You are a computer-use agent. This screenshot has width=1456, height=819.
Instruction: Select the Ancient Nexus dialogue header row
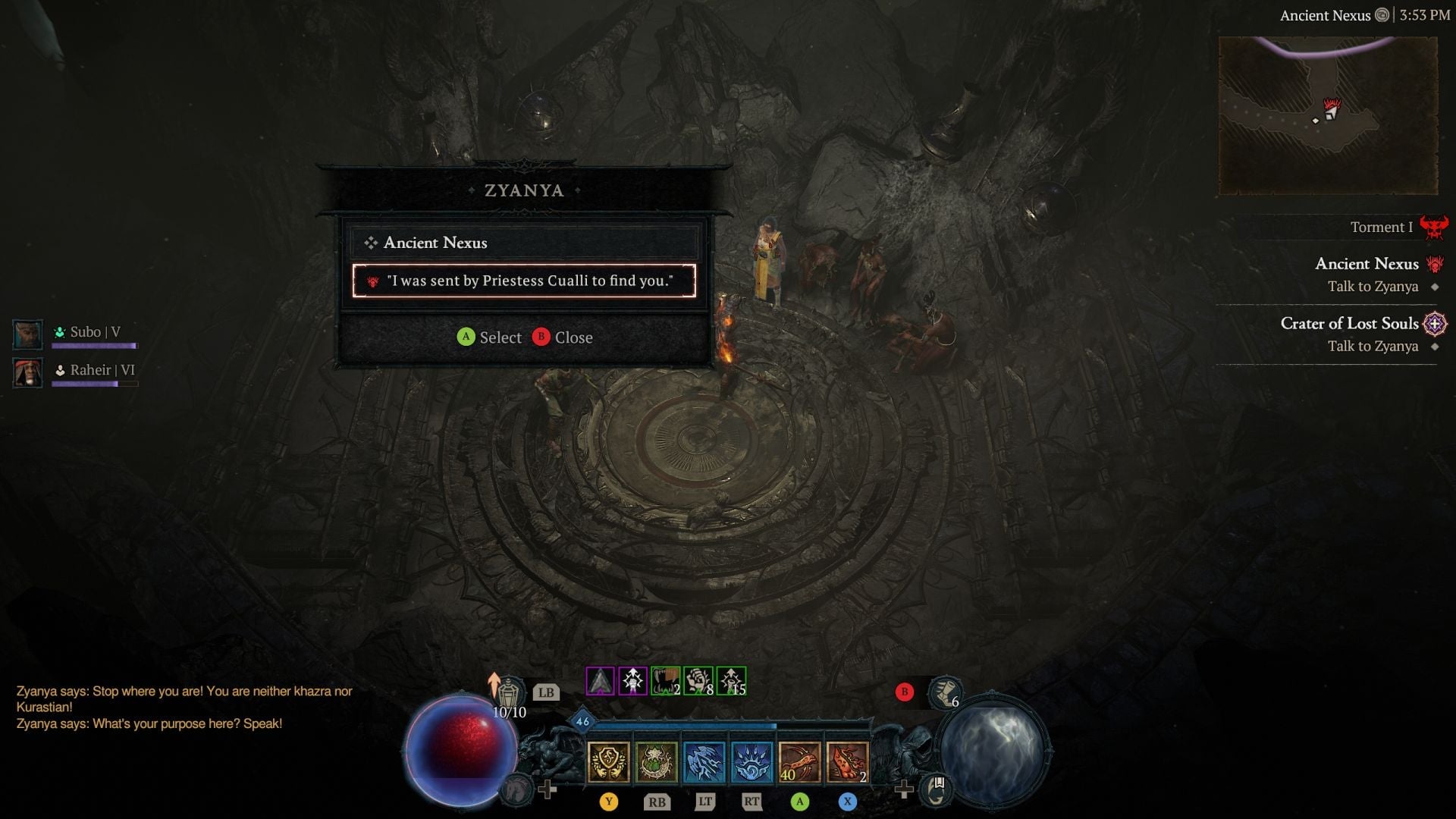pyautogui.click(x=524, y=243)
